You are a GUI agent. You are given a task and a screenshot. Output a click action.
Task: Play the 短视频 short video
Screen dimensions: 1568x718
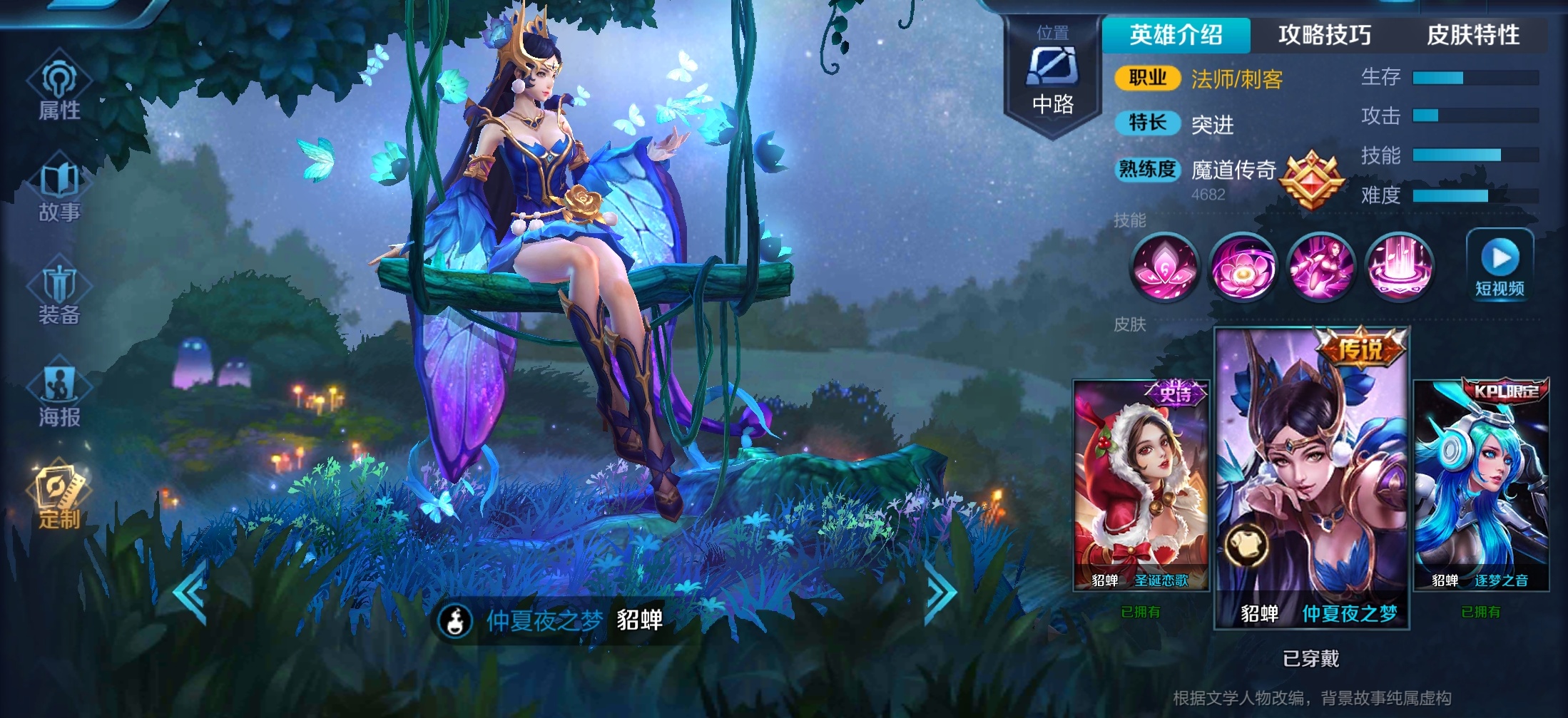pyautogui.click(x=1500, y=265)
